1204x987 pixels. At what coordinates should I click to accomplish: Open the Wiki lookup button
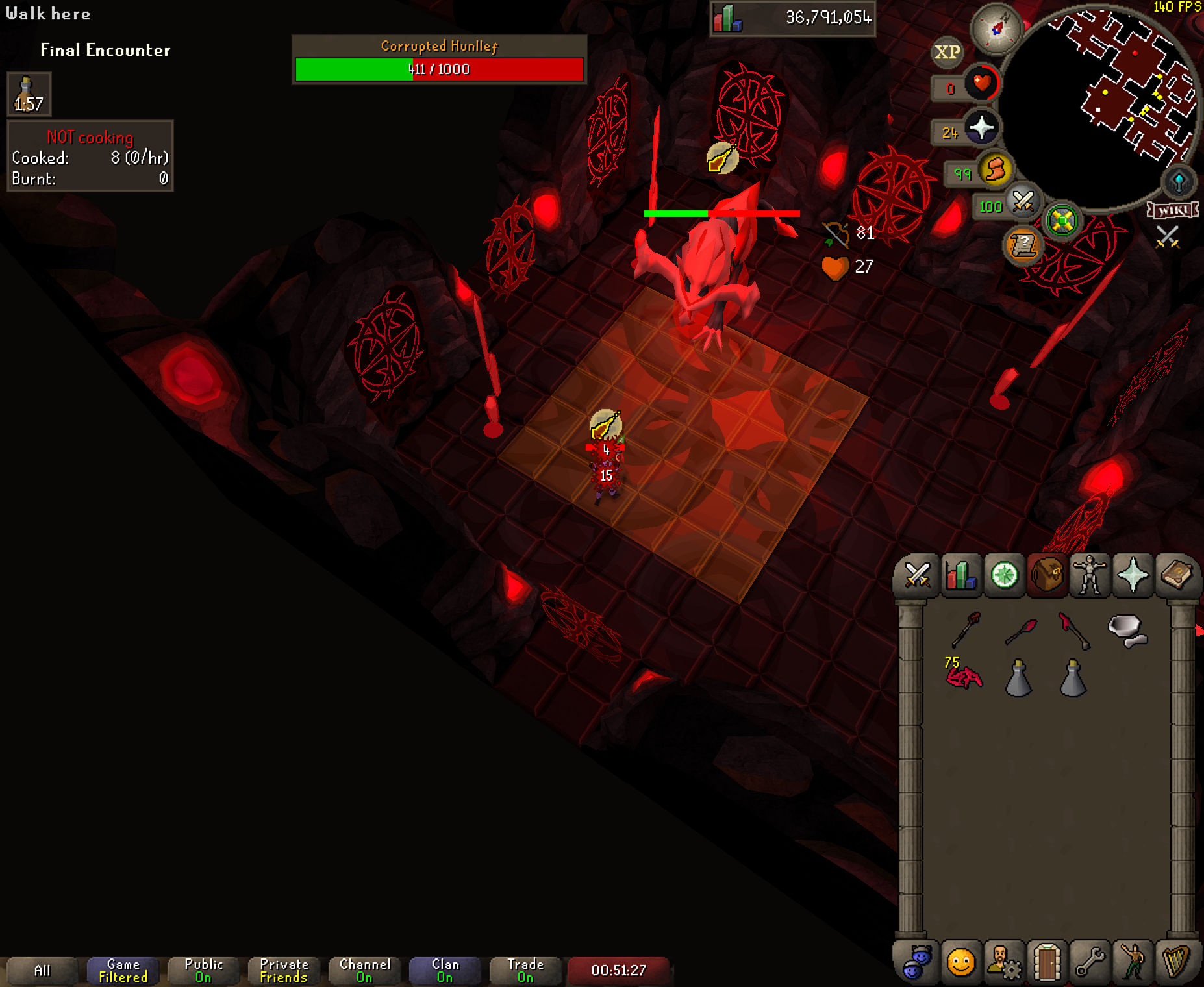click(x=1172, y=210)
